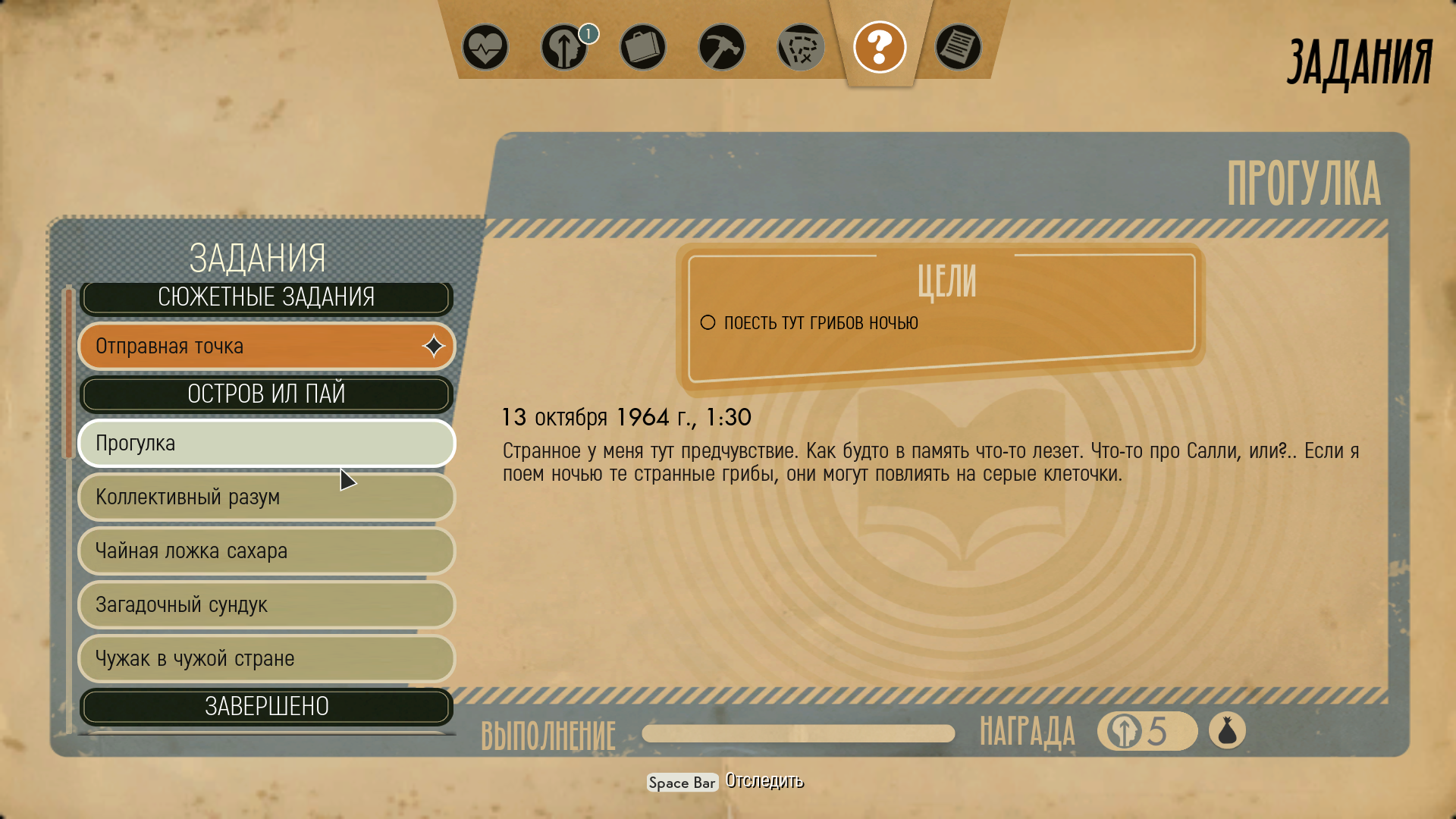Open the inventory suitcase tab
The image size is (1456, 819).
[x=643, y=48]
